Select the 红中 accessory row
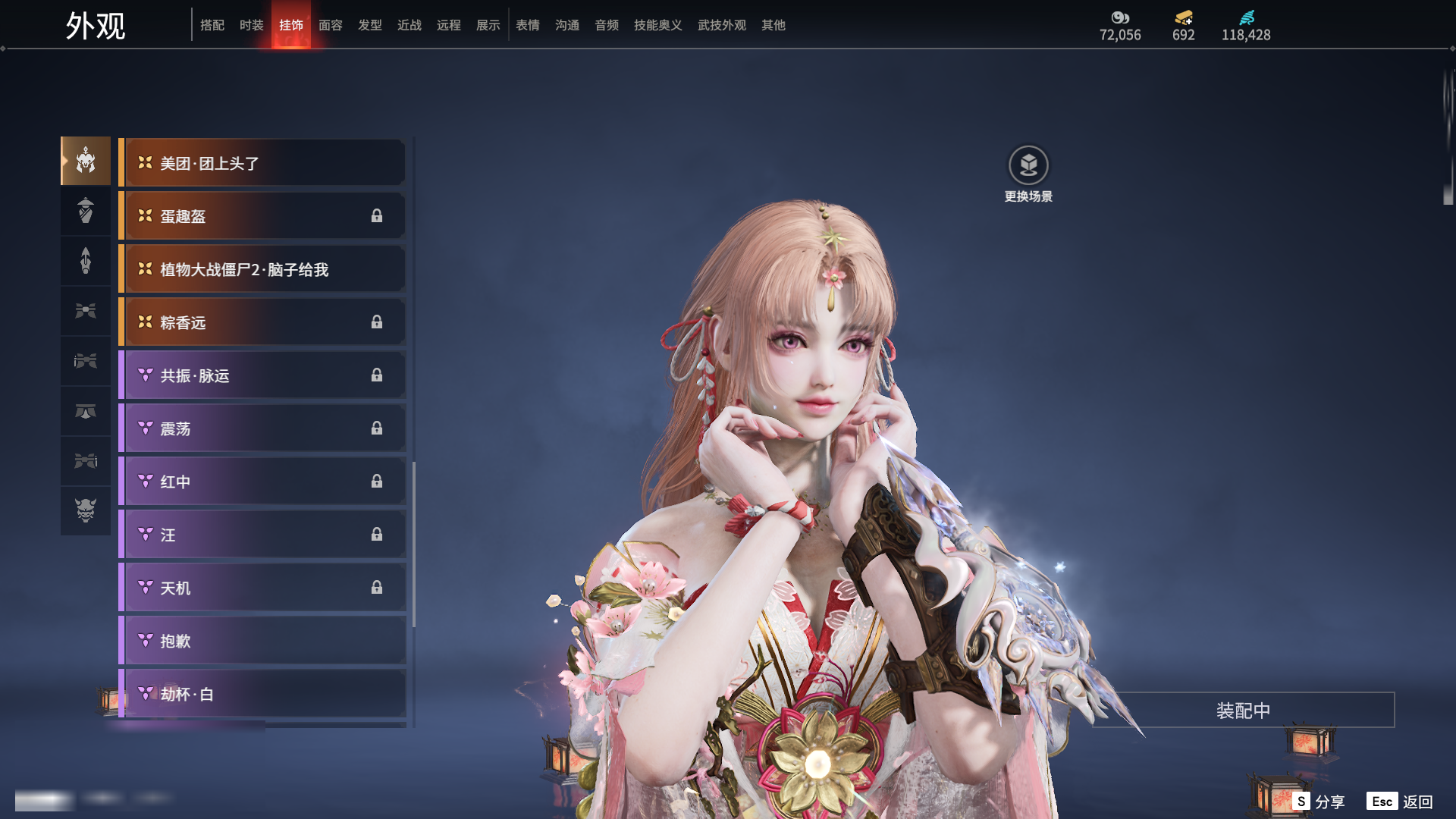The image size is (1456, 819). (262, 482)
